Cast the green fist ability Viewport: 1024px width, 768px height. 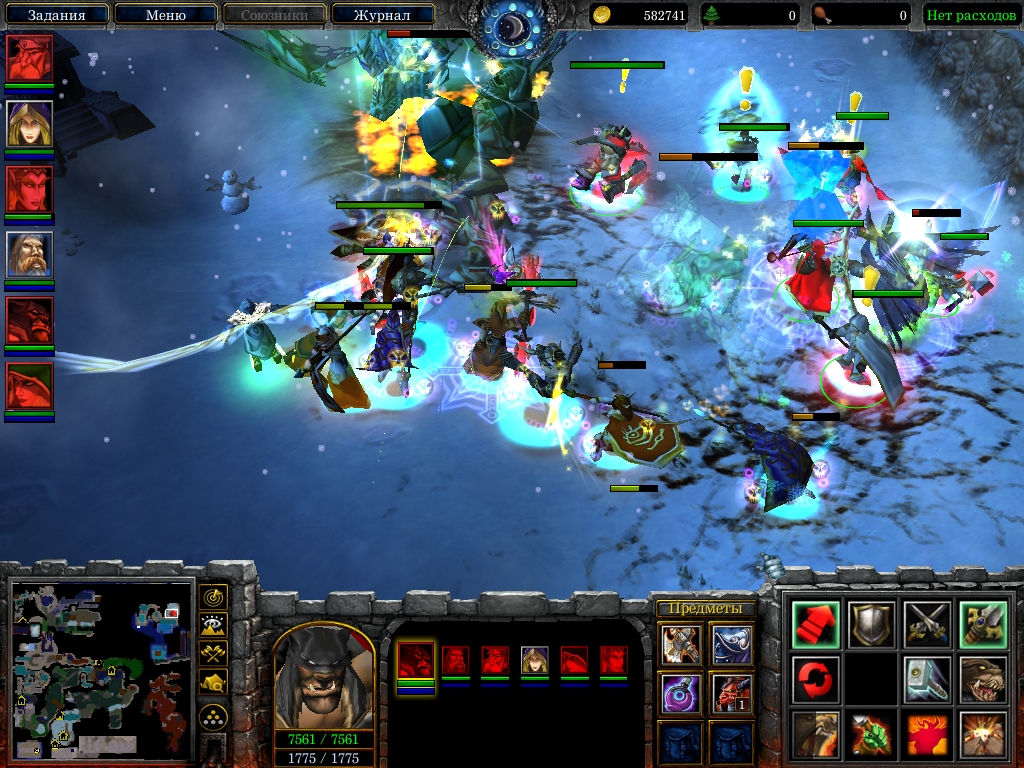[870, 735]
